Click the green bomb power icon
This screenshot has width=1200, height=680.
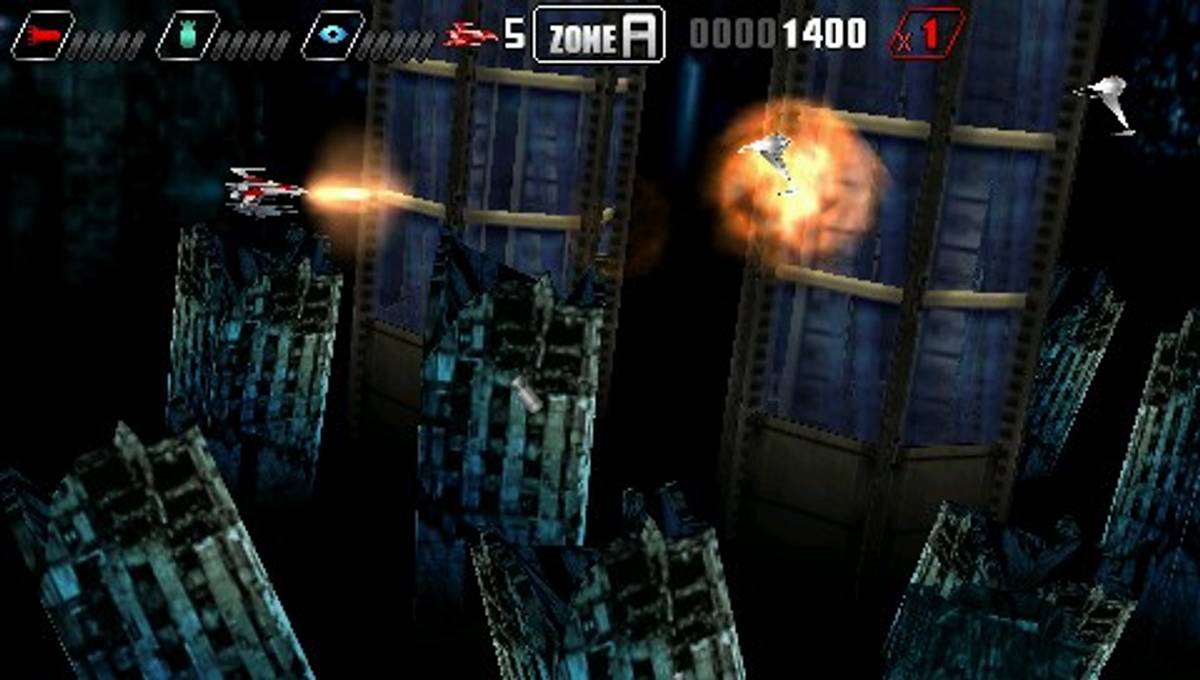[x=187, y=35]
